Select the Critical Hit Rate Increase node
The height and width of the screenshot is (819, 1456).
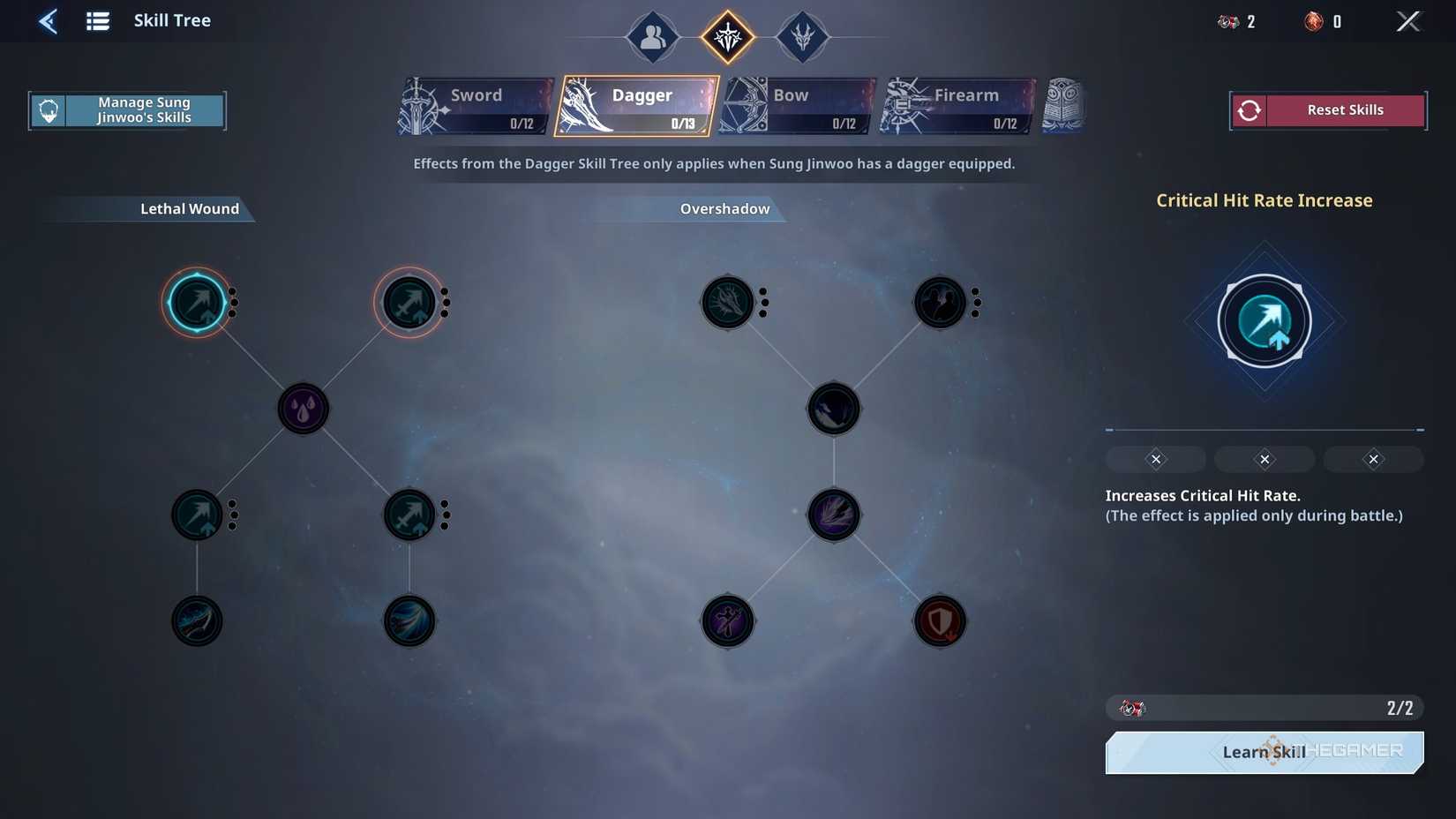[198, 302]
